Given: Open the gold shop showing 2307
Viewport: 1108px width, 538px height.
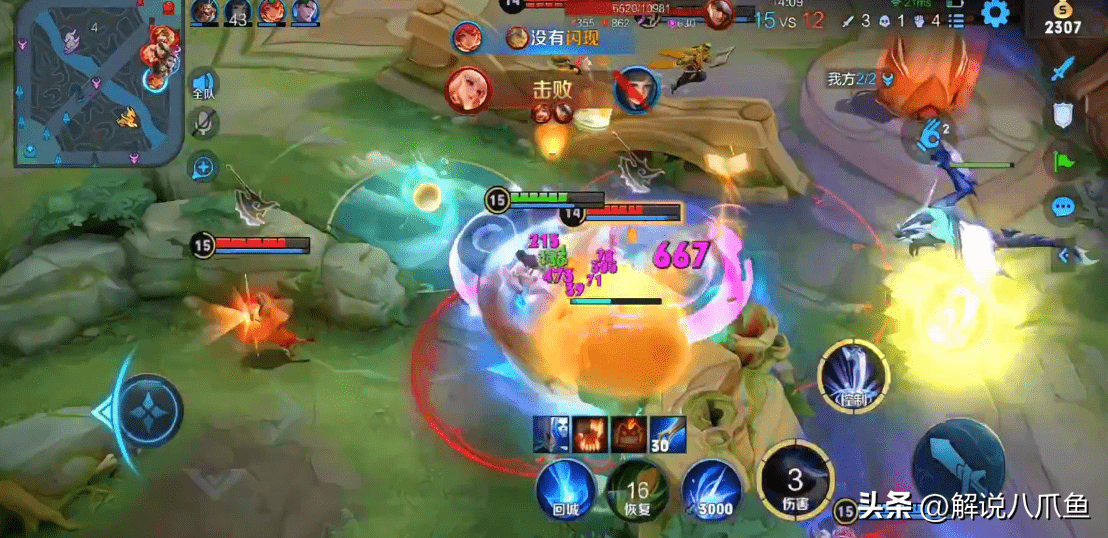Looking at the screenshot, I should point(1063,18).
